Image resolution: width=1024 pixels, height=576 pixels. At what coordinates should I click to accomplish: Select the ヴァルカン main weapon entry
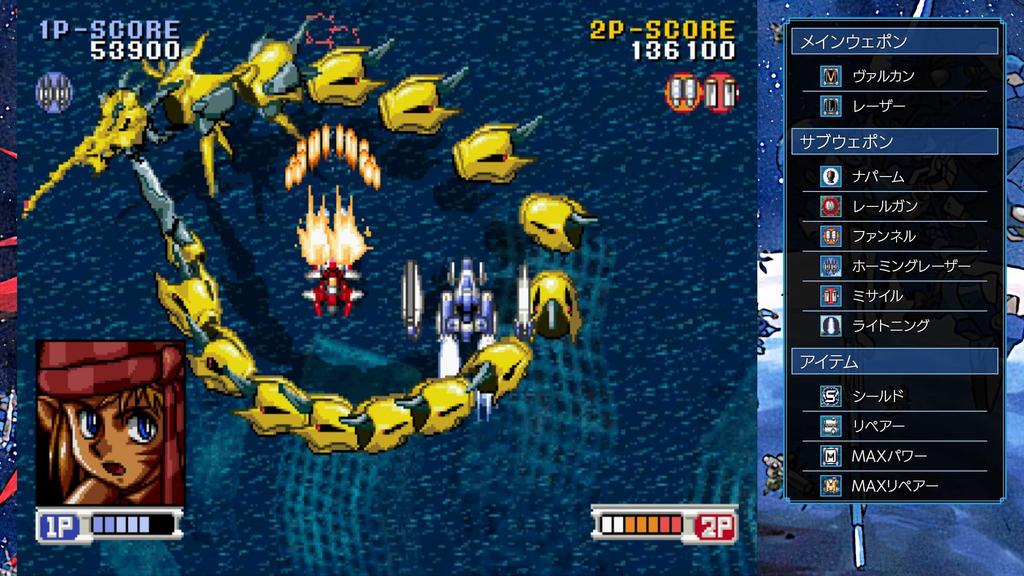coord(883,76)
